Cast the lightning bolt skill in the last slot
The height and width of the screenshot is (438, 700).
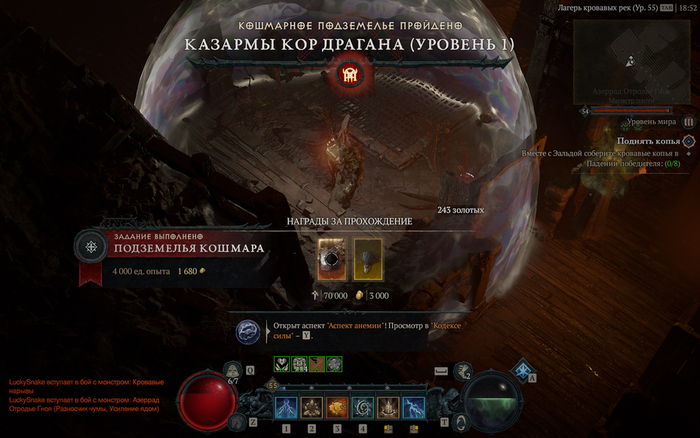coord(413,407)
